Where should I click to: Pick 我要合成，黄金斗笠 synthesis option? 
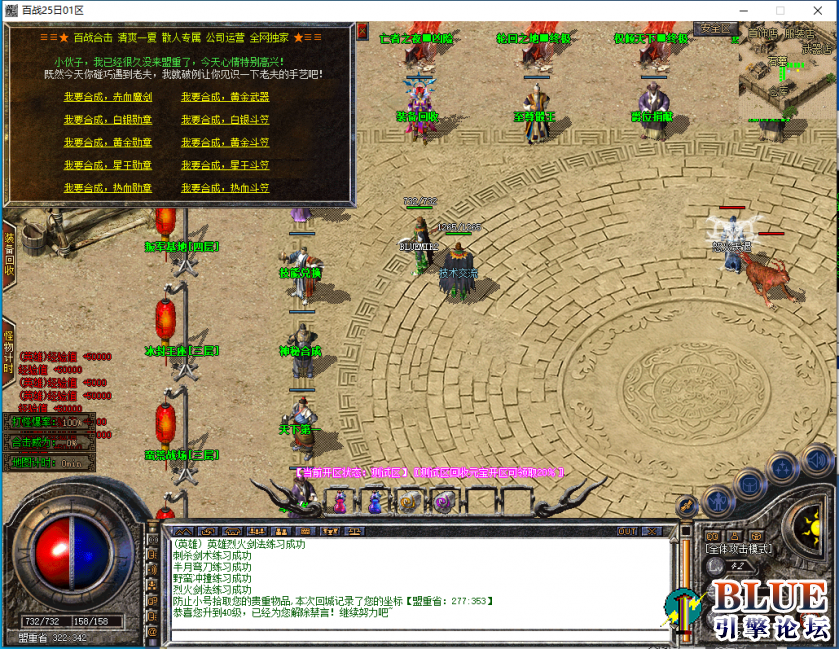pos(225,143)
